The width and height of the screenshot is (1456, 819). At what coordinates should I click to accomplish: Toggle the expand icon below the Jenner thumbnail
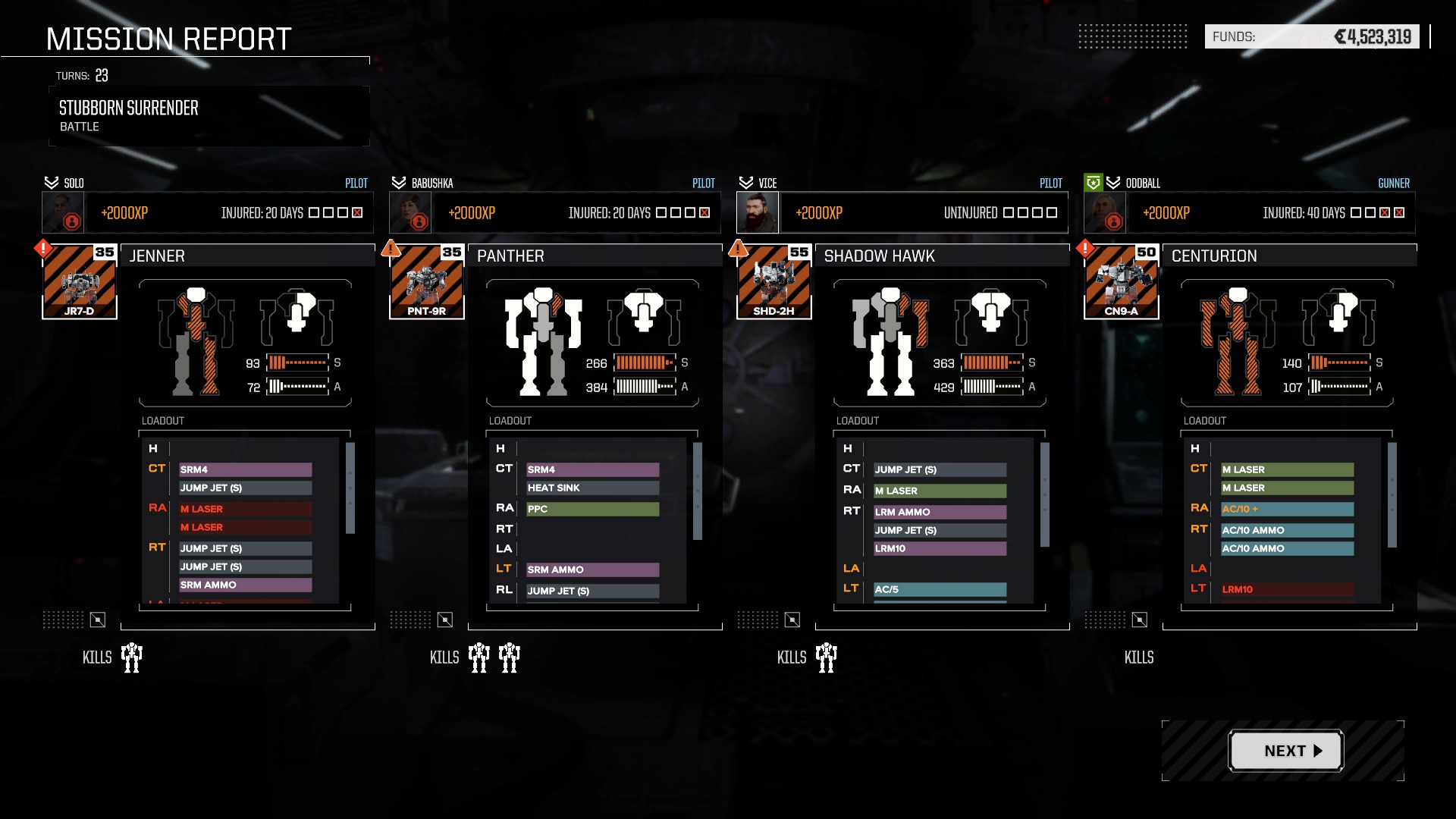point(98,620)
